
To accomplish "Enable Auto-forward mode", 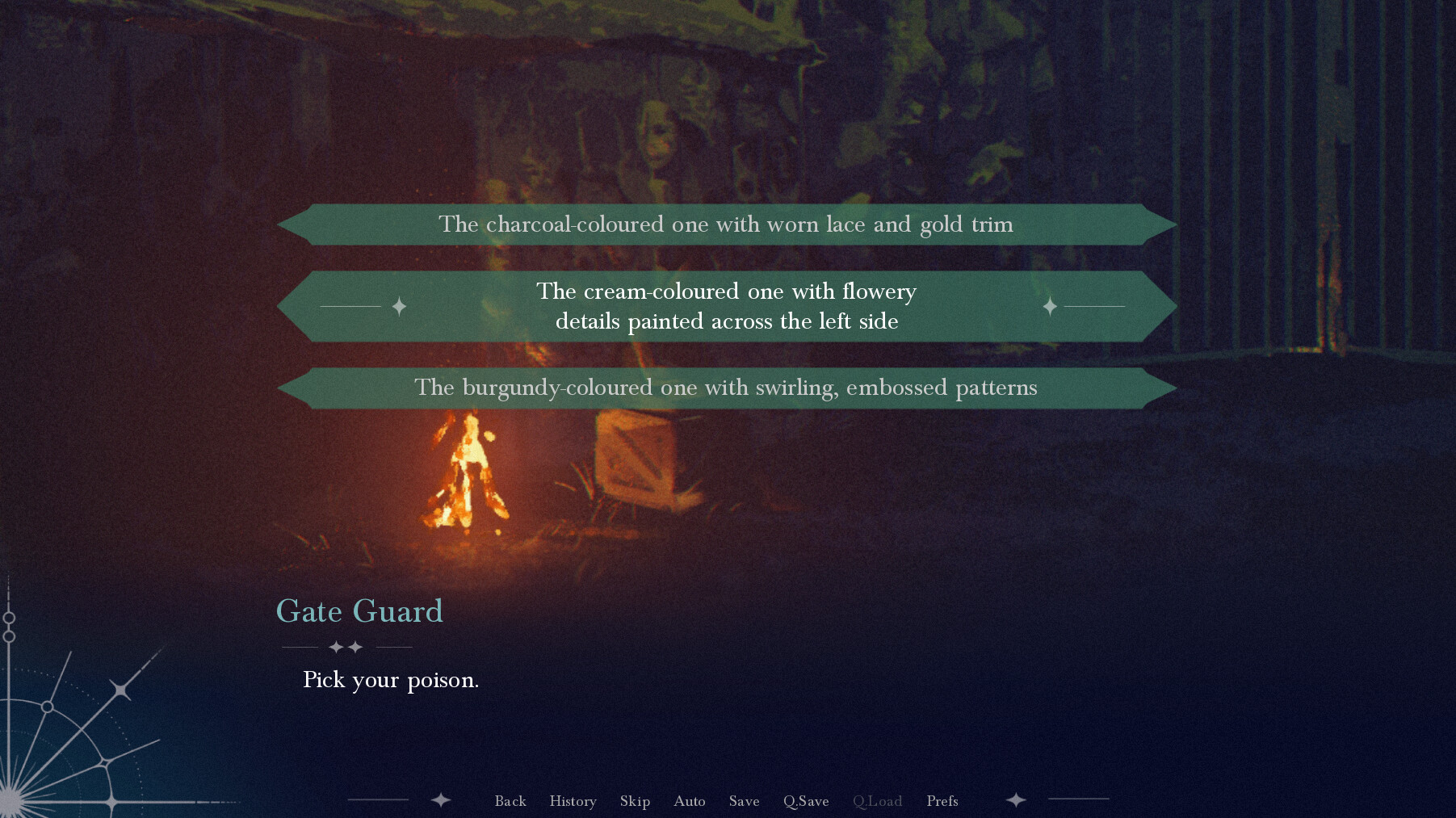I will (689, 800).
